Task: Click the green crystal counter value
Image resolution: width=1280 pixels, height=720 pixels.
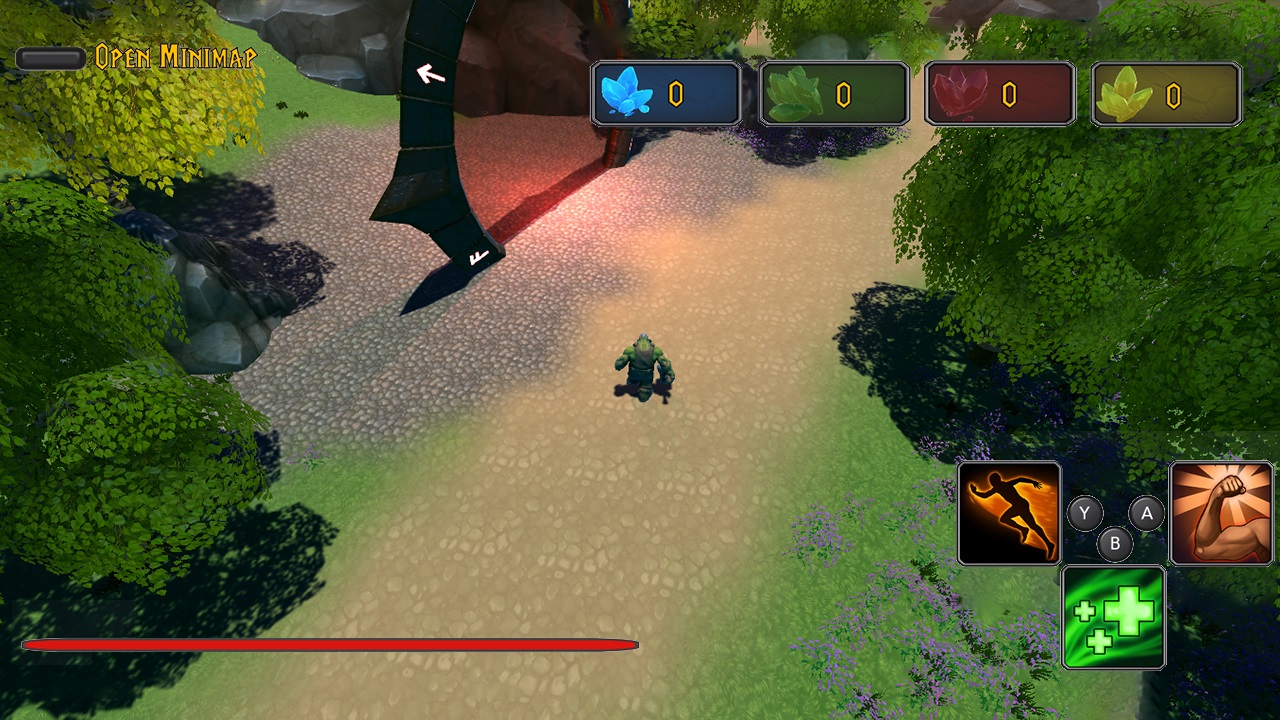Action: (843, 92)
